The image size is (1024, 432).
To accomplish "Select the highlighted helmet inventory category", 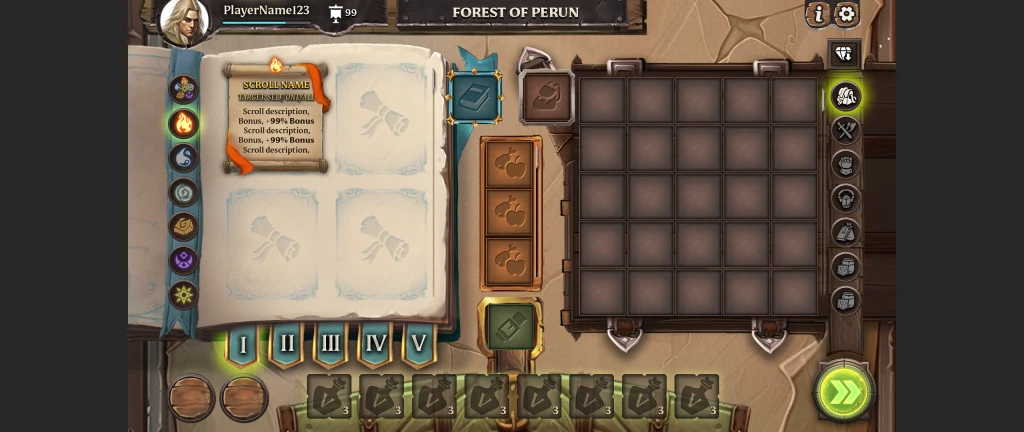I will [x=846, y=97].
